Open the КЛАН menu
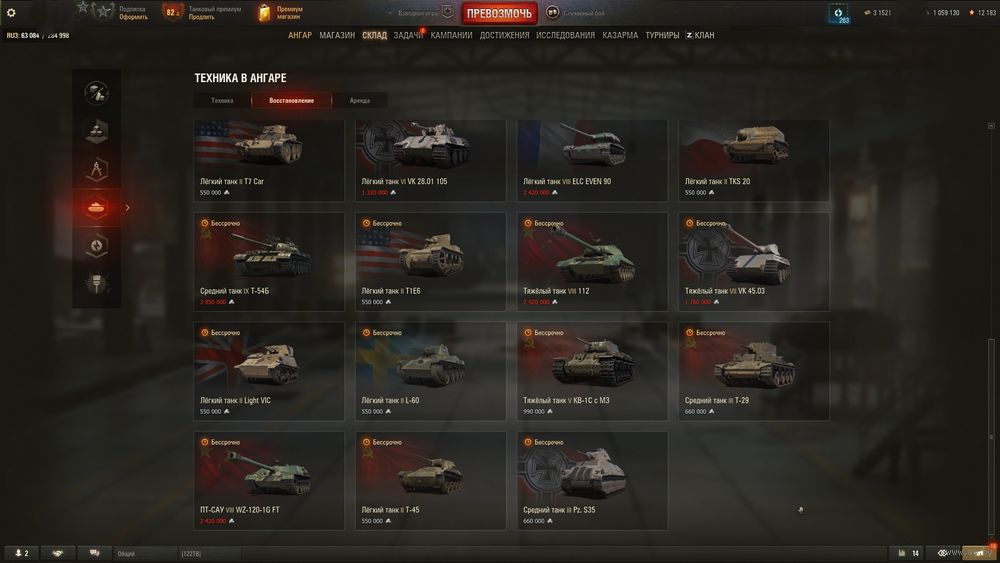Screen dimensions: 1000x563 pos(700,35)
